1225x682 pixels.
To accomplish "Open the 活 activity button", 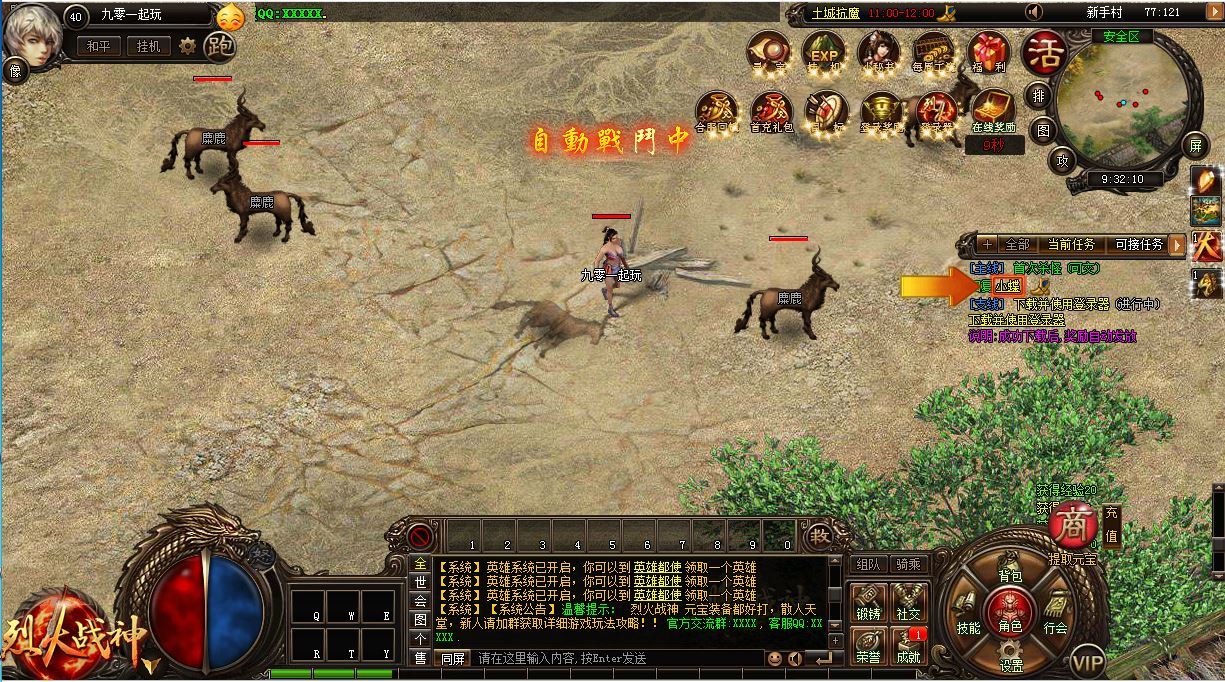I will 1044,48.
